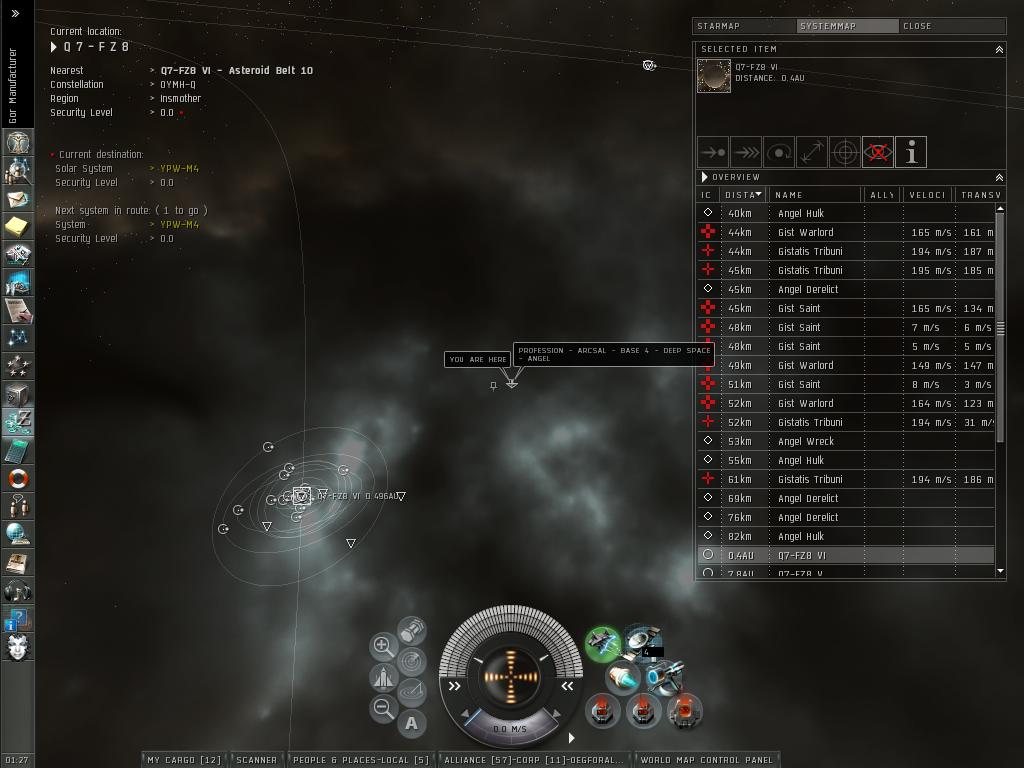
Task: Open the My Cargo window
Action: [x=185, y=760]
